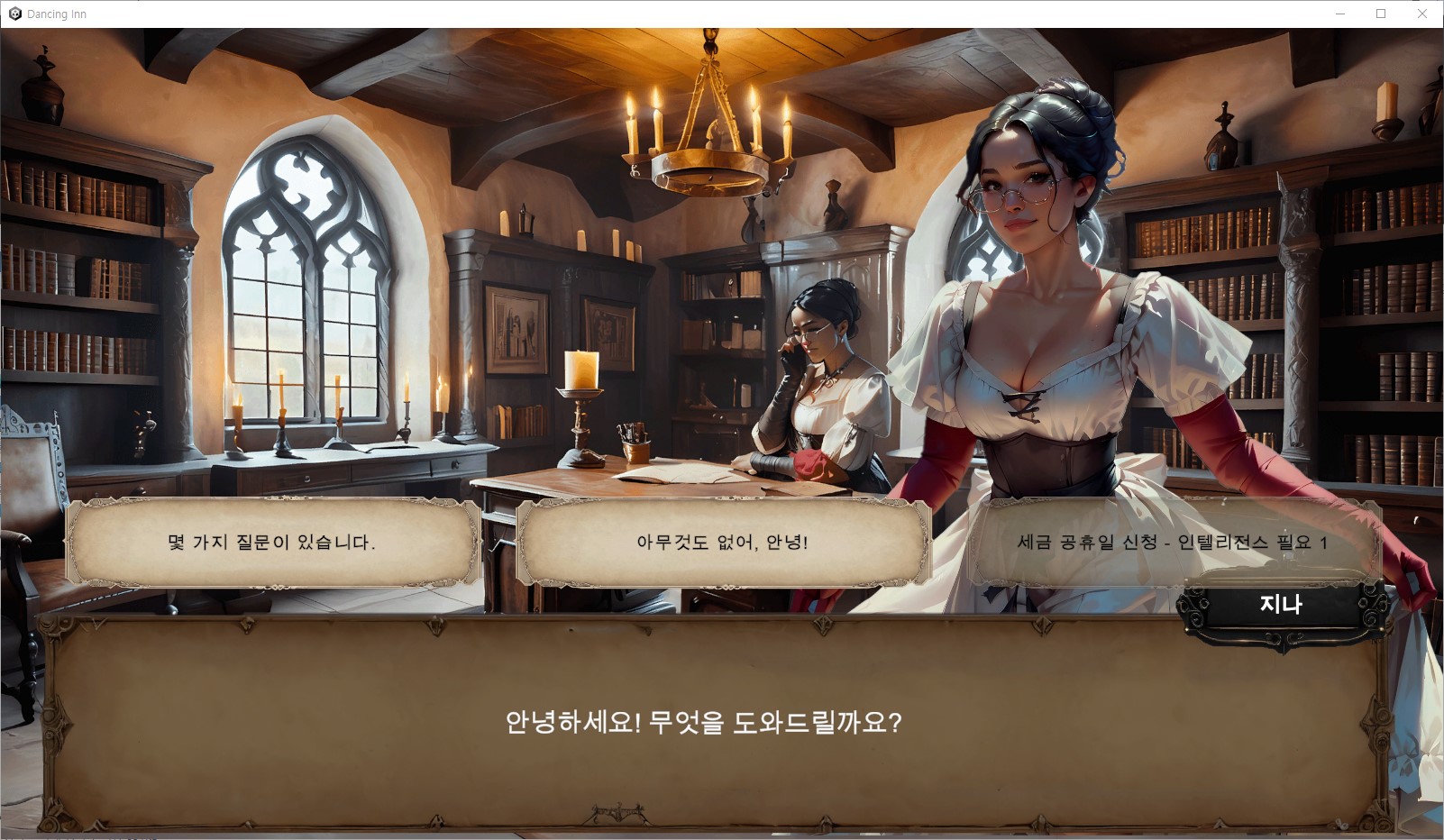Maximize the Dancing Inn window
Viewport: 1444px width, 840px height.
(1381, 14)
